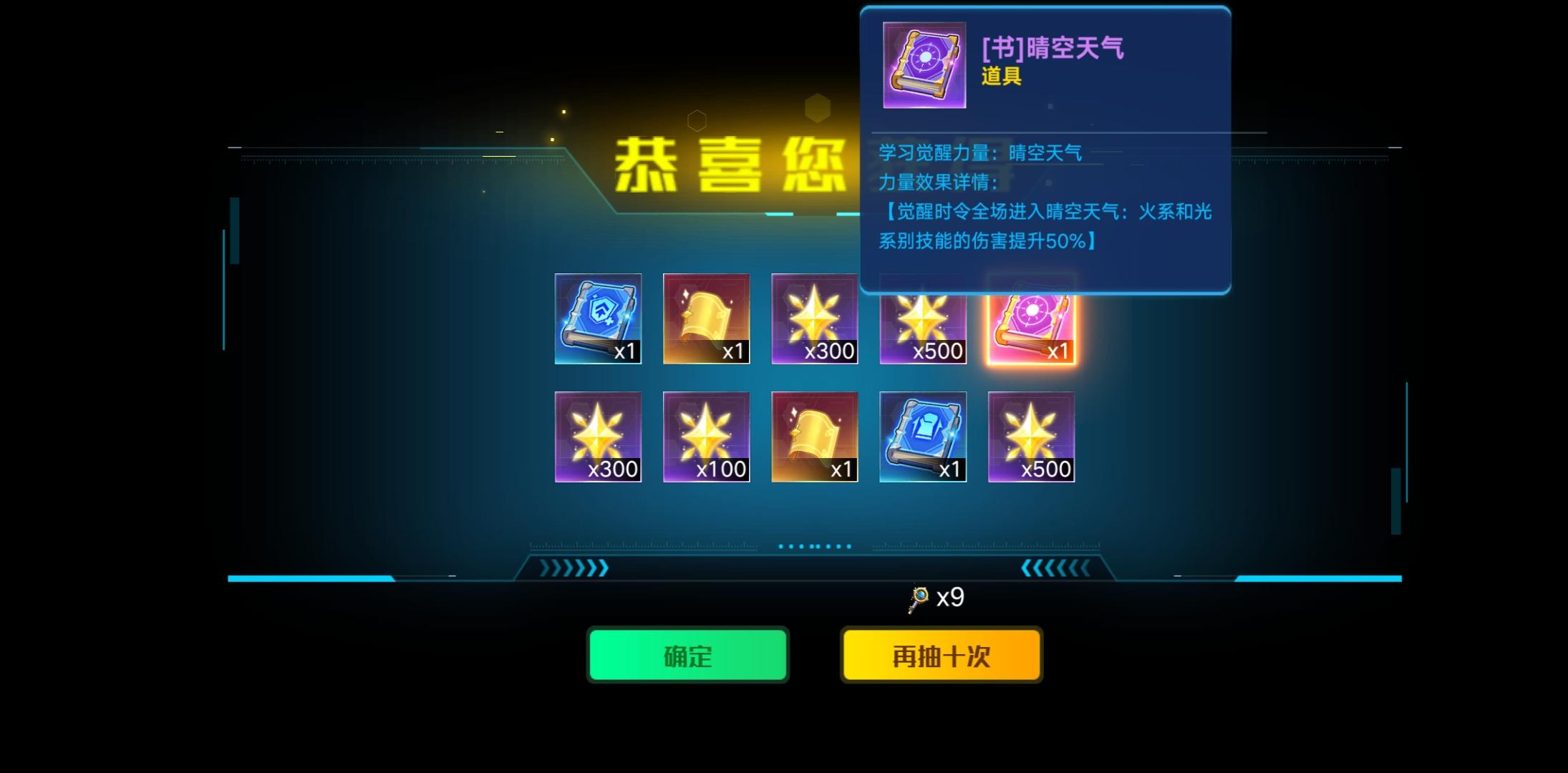This screenshot has width=1568, height=773.
Task: Click the orange 再抽十次 draw-again button
Action: (x=942, y=654)
